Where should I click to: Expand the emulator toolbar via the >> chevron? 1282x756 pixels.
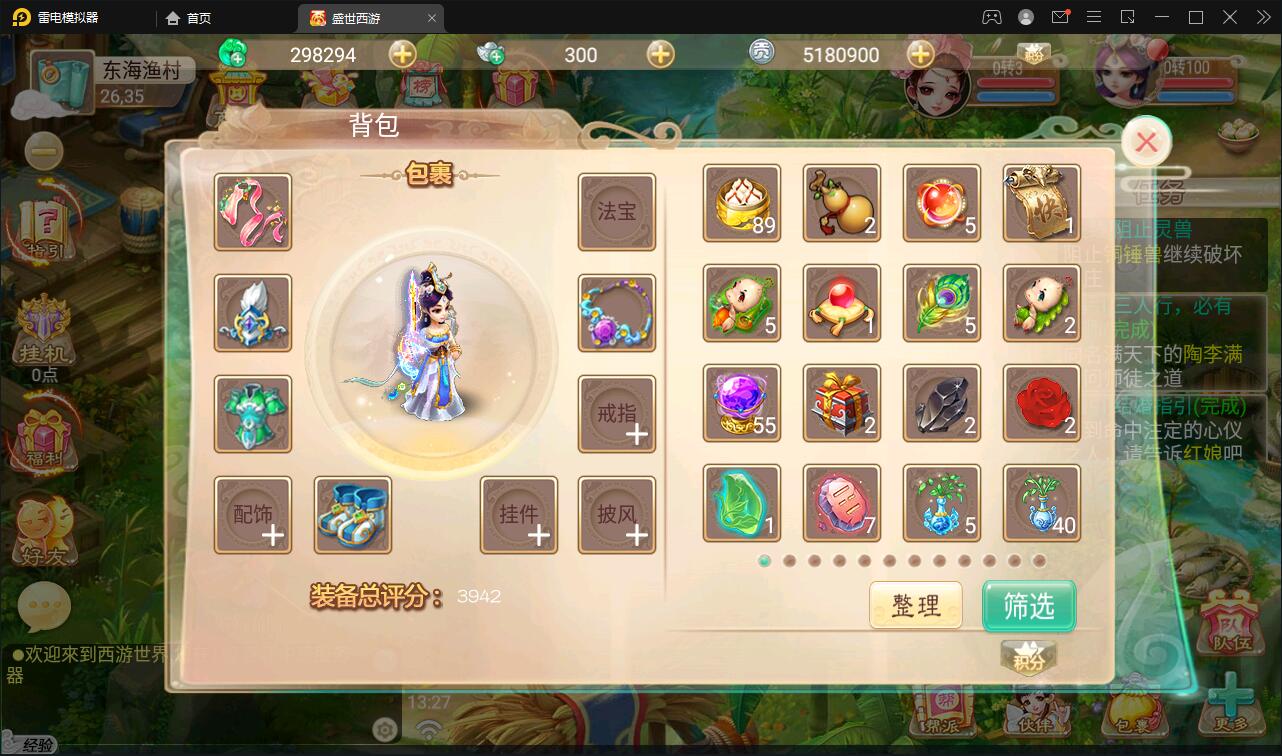pos(1261,17)
